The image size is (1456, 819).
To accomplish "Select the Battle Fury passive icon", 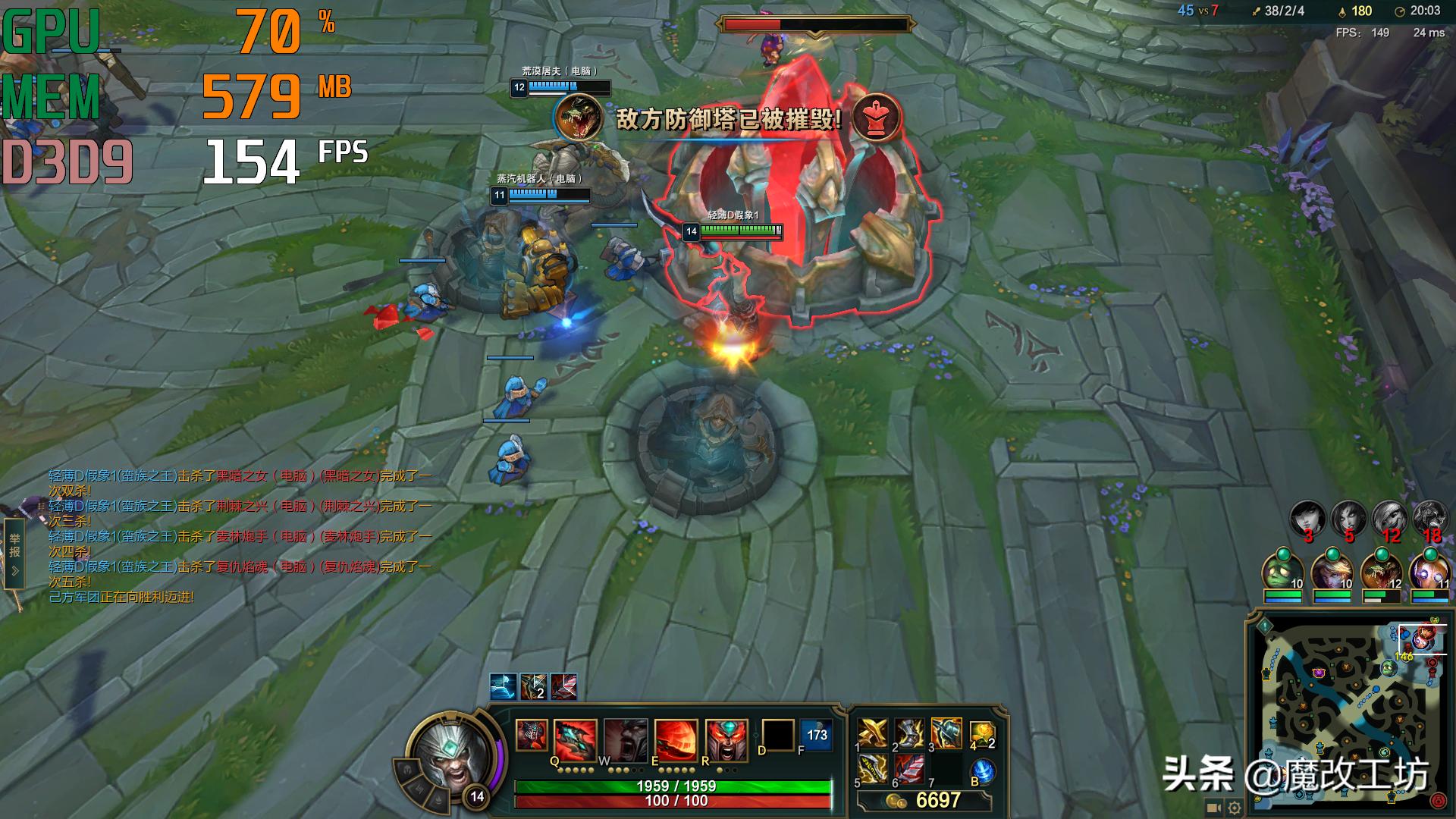I will (x=532, y=735).
